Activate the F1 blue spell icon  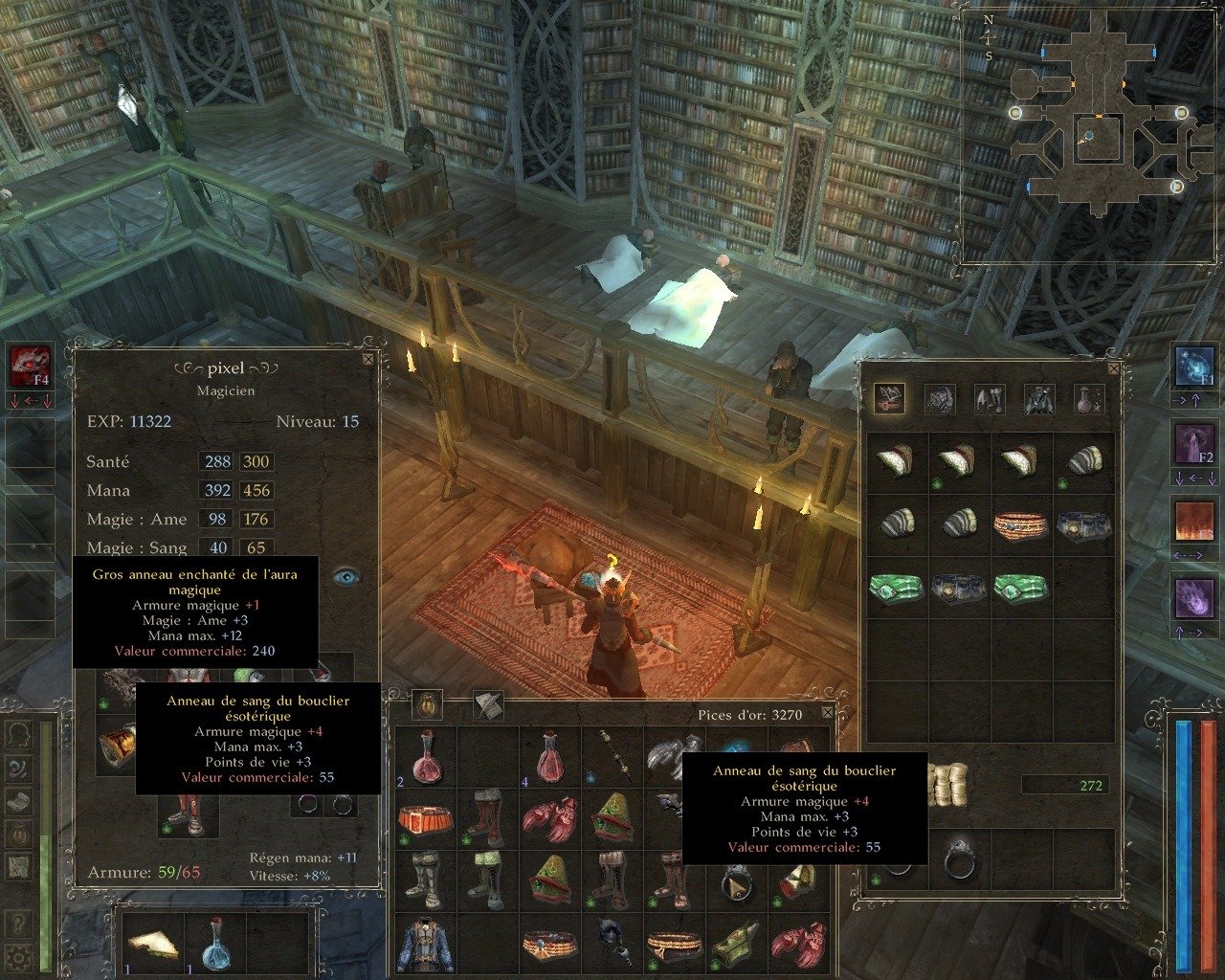point(1193,367)
